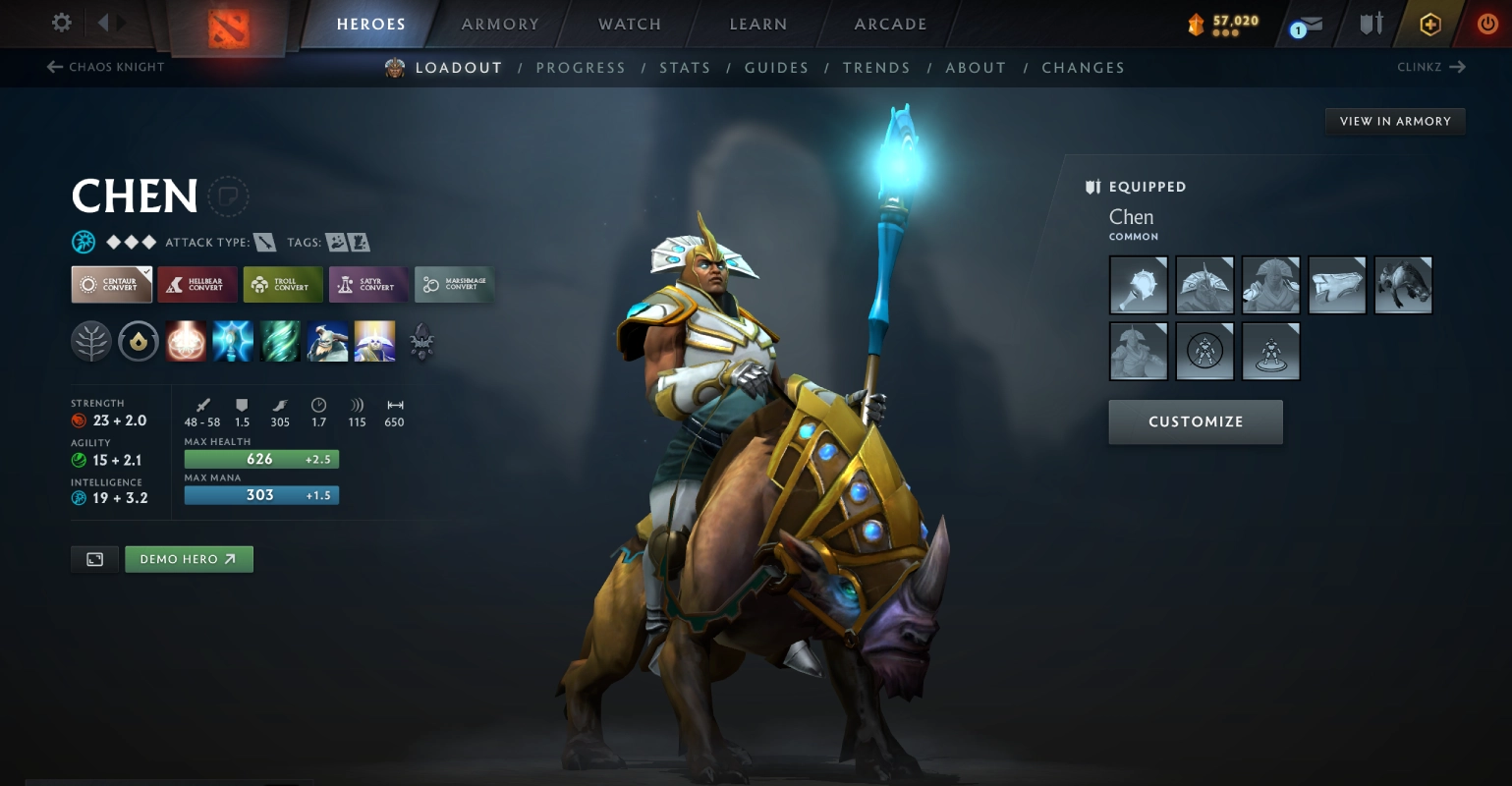Click the power disconnect icon

click(x=1486, y=24)
